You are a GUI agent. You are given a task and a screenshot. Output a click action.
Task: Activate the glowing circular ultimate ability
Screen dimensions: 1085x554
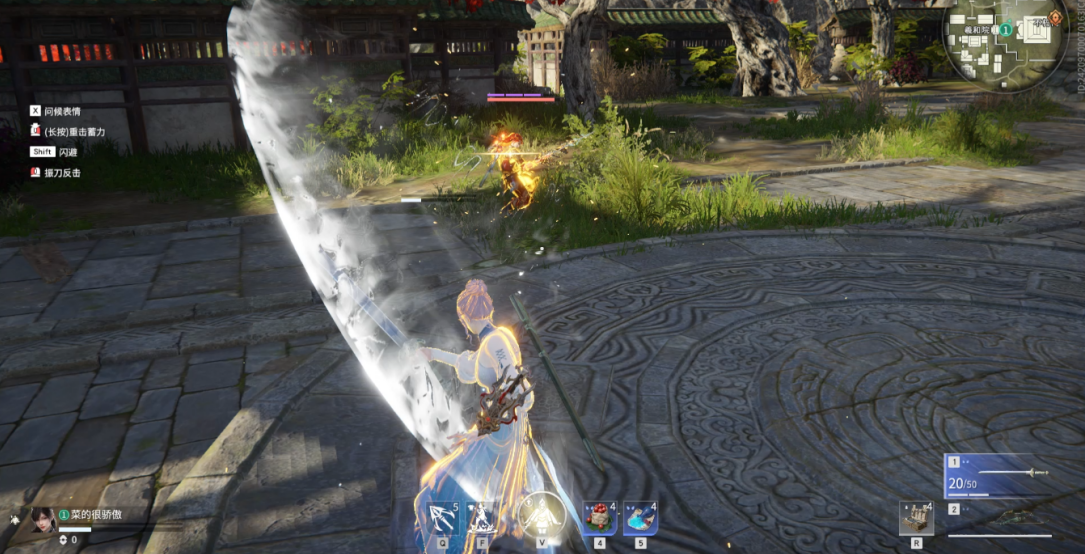click(541, 516)
